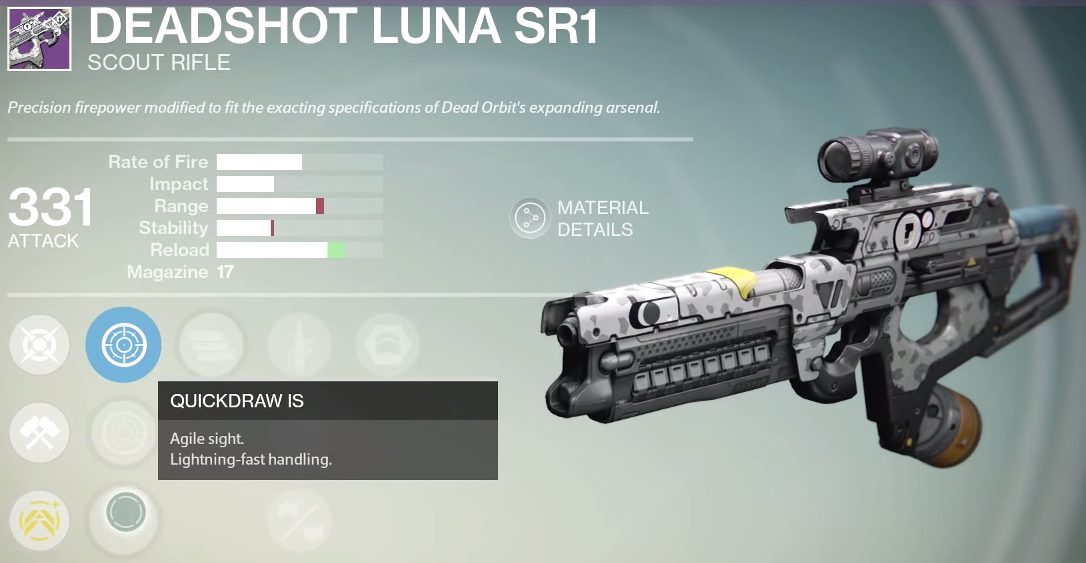Select the faded concentric-rings sight node
This screenshot has height=563, width=1086.
pos(124,432)
